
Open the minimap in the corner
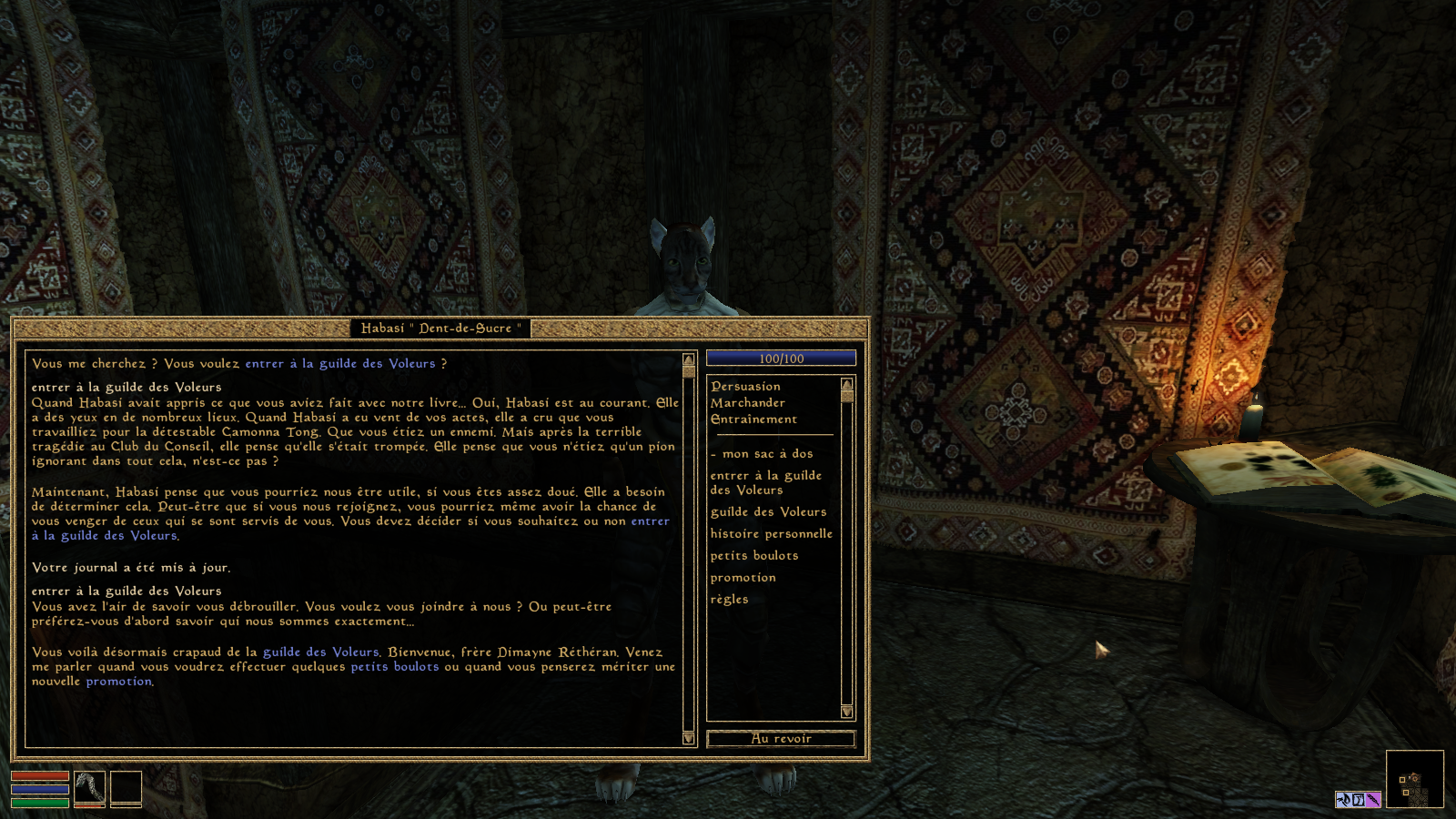[1414, 779]
